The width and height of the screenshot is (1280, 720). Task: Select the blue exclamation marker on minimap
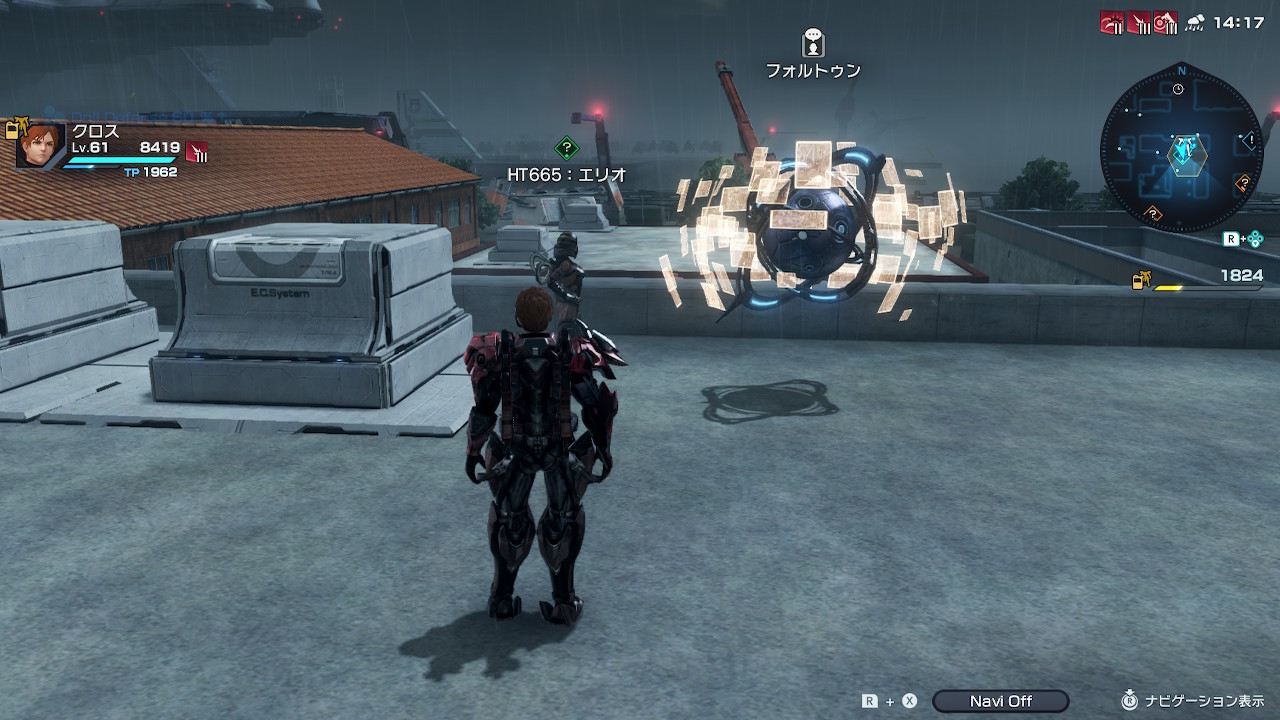[x=1249, y=140]
